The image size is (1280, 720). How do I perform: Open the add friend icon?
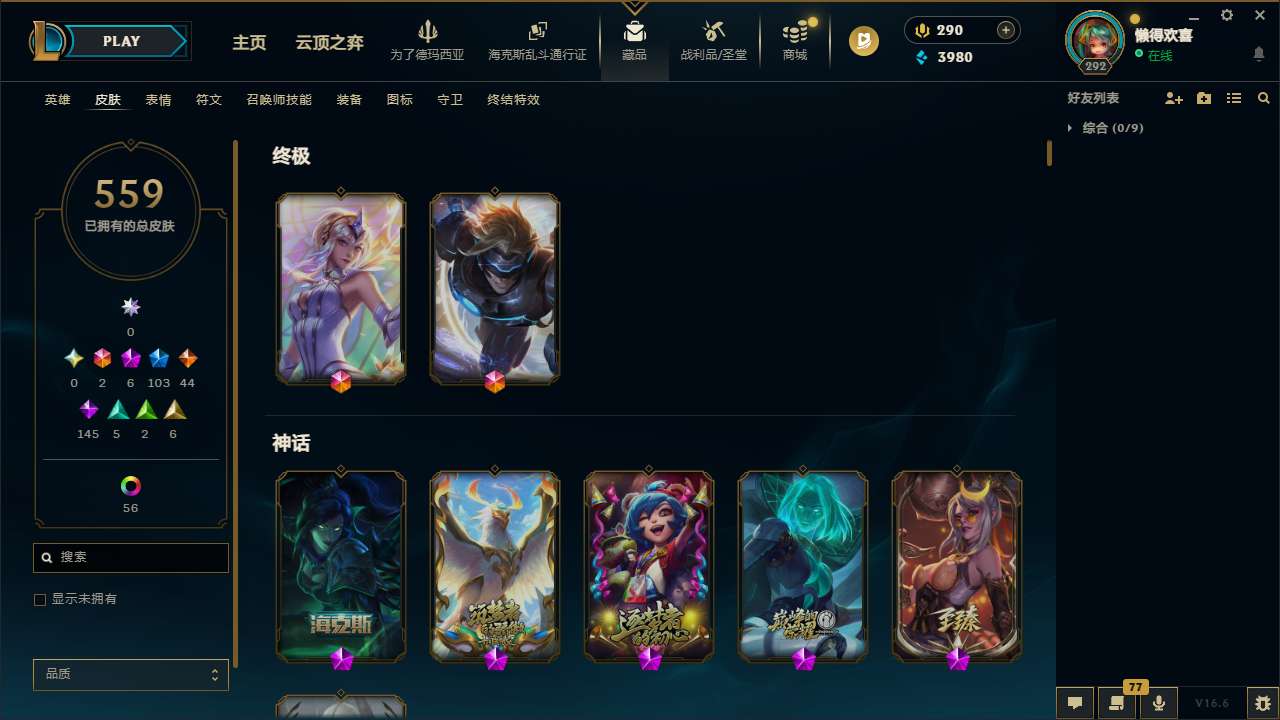[x=1174, y=98]
